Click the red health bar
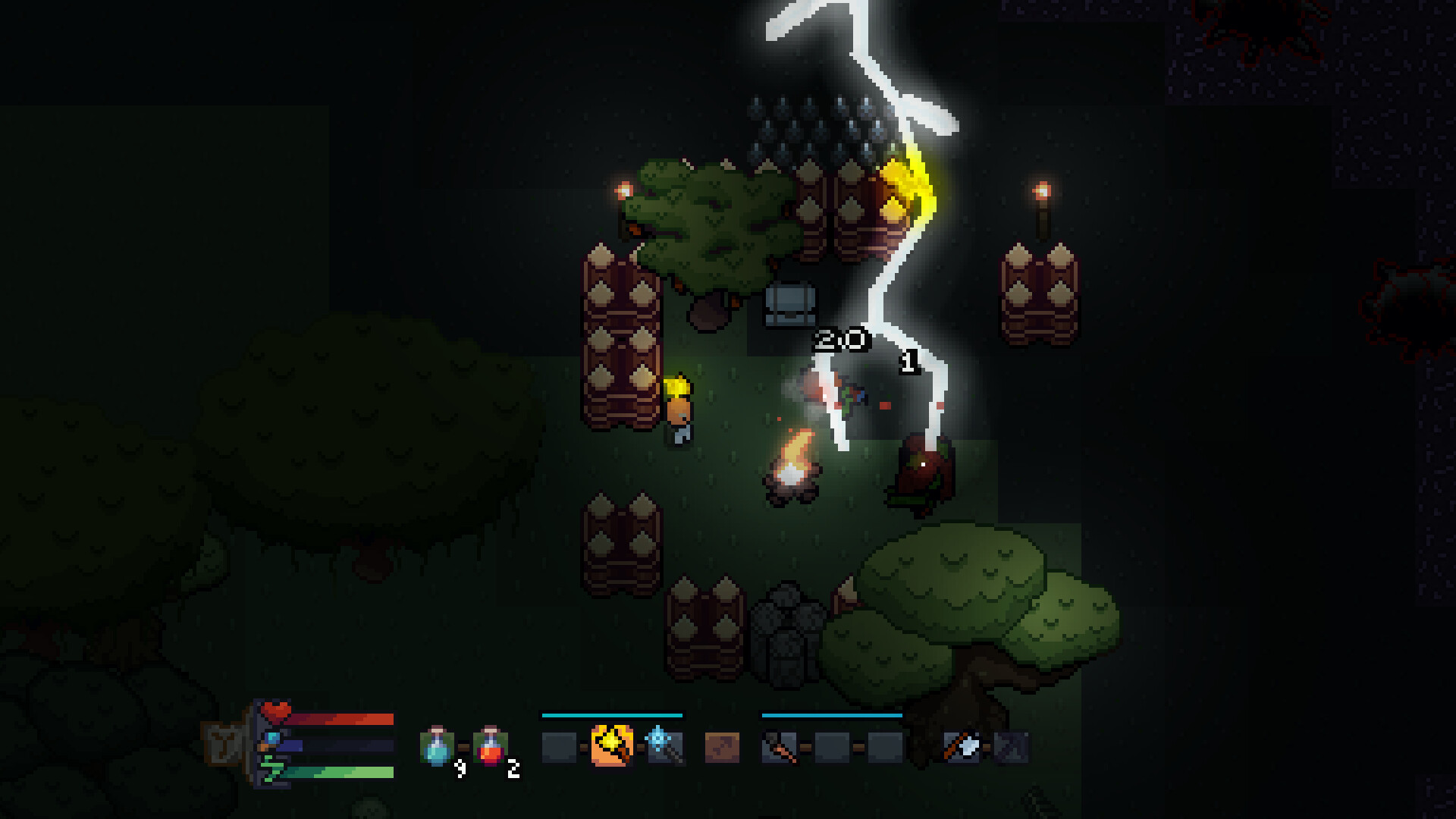The image size is (1456, 819). tap(341, 718)
